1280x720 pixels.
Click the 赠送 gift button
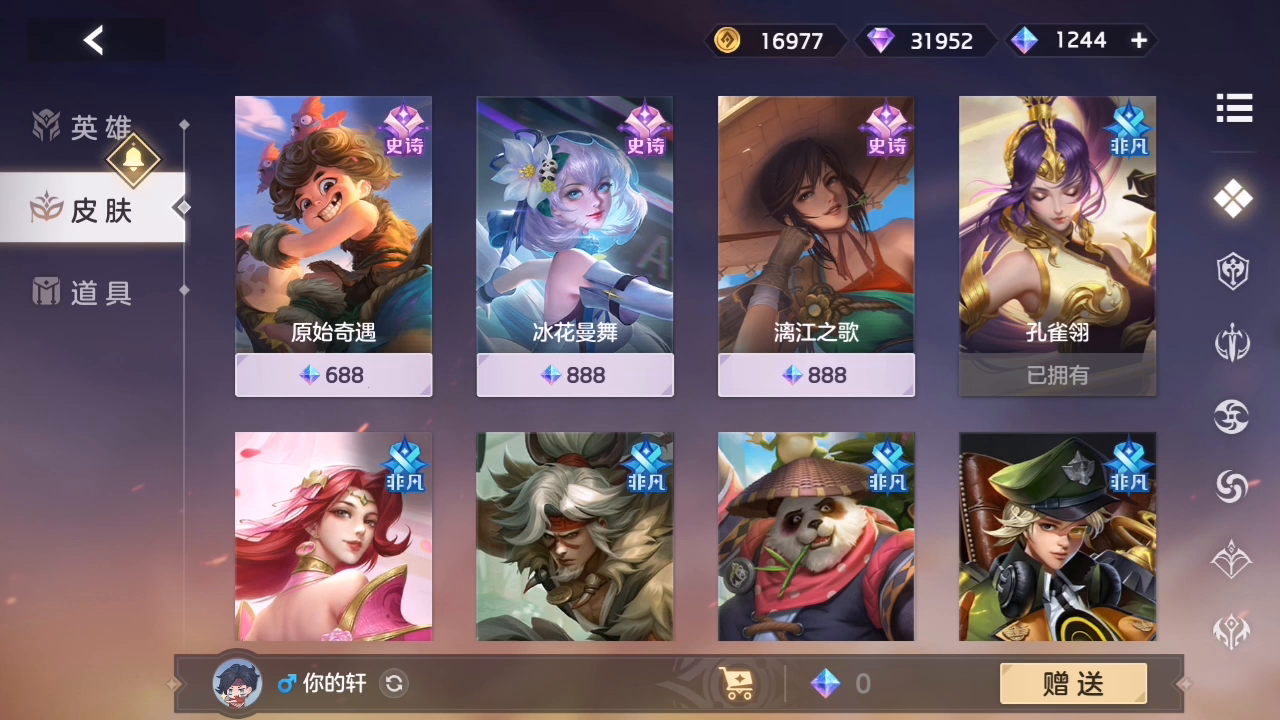[1073, 684]
